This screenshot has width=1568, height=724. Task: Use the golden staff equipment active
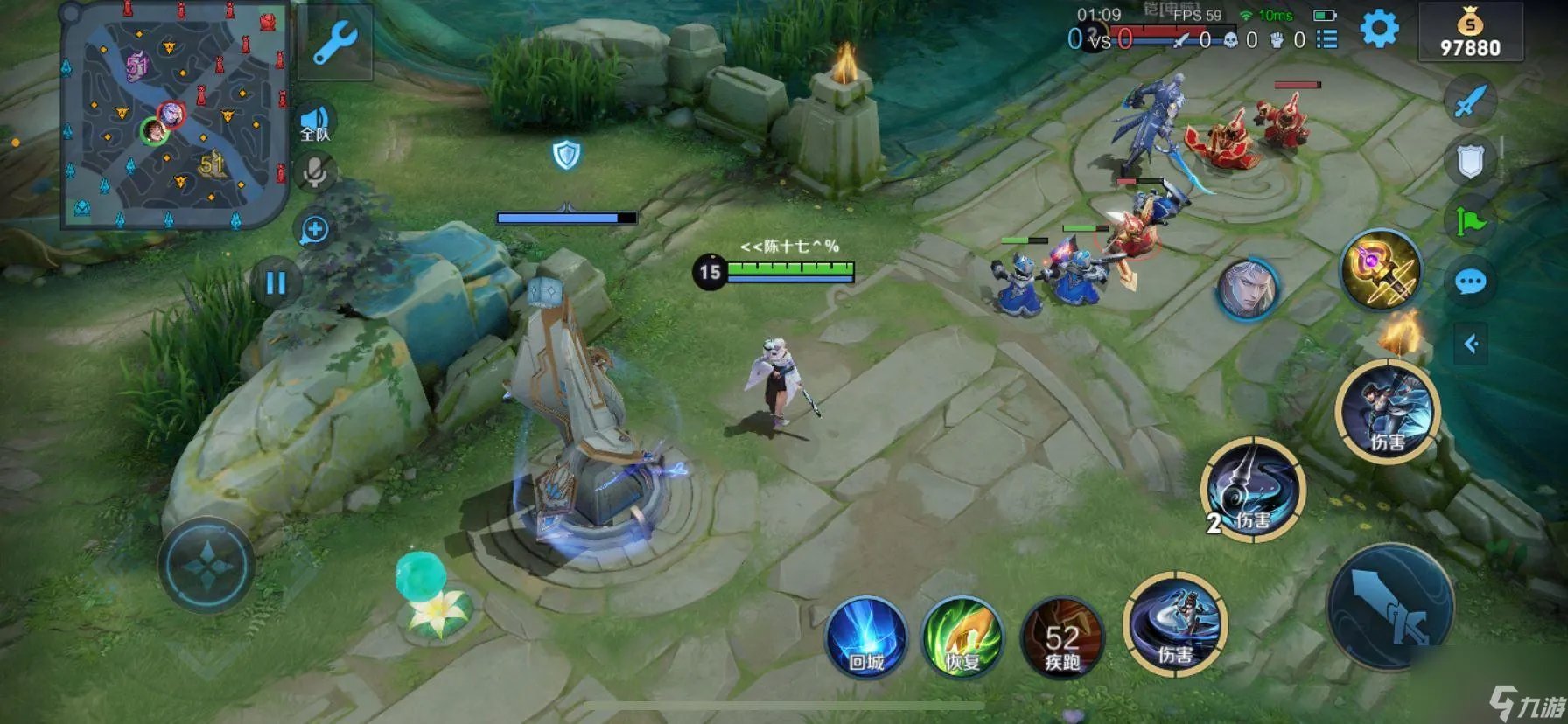click(x=1380, y=270)
